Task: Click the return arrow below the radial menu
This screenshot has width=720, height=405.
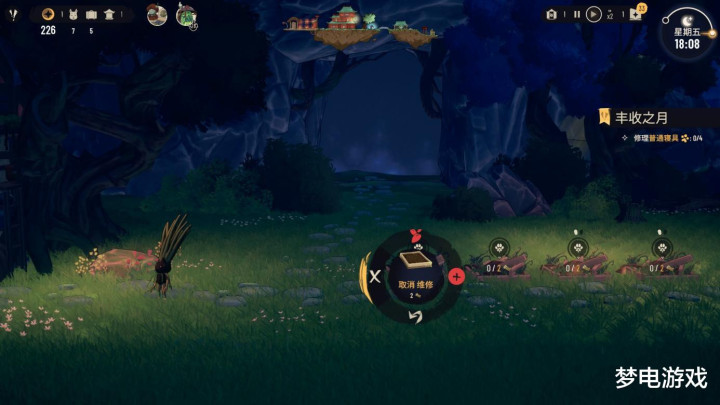Action: pyautogui.click(x=416, y=316)
